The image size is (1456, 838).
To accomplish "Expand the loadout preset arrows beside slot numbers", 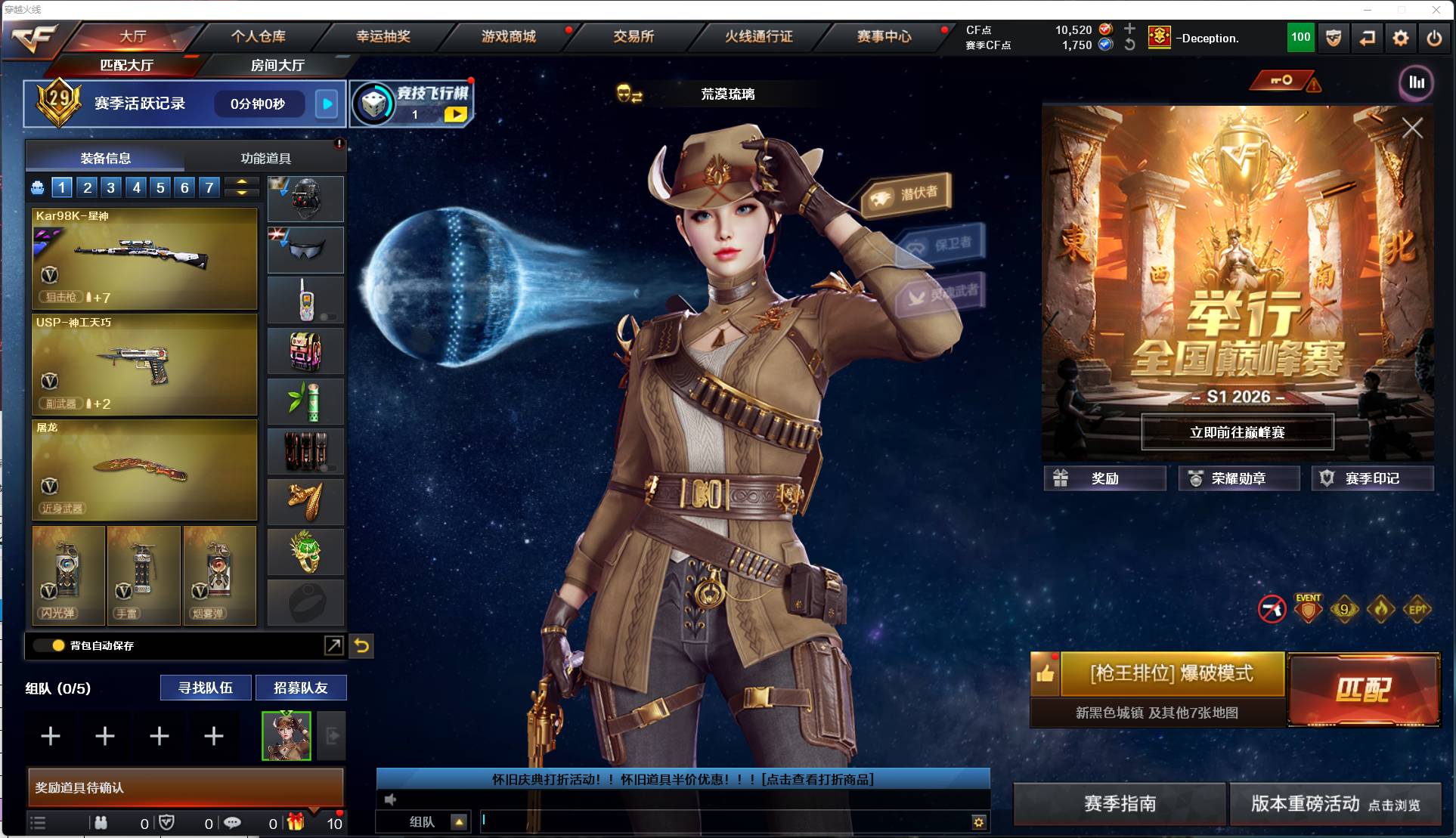I will (242, 187).
